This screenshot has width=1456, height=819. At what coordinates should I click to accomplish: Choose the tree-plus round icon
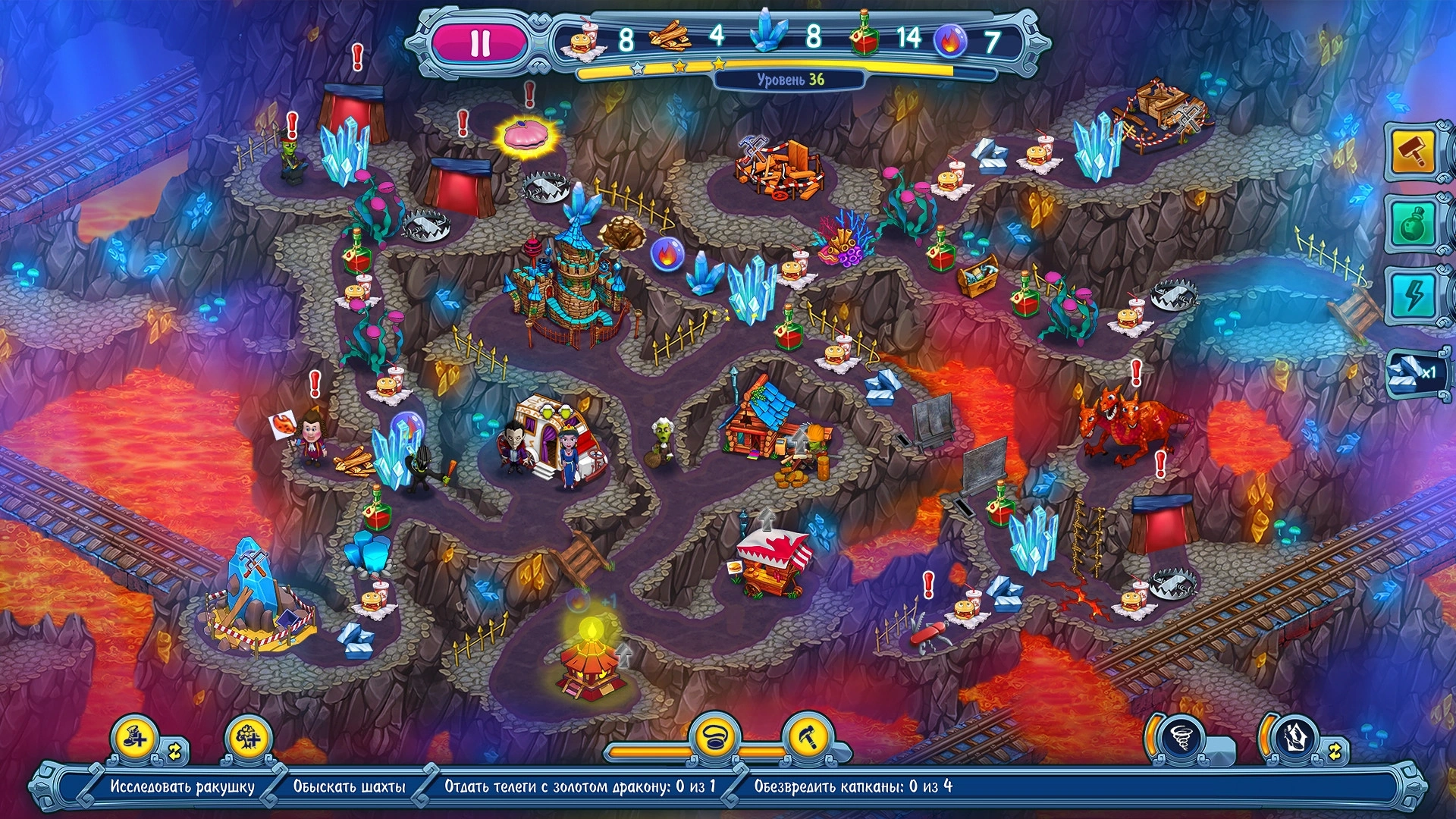[x=247, y=737]
